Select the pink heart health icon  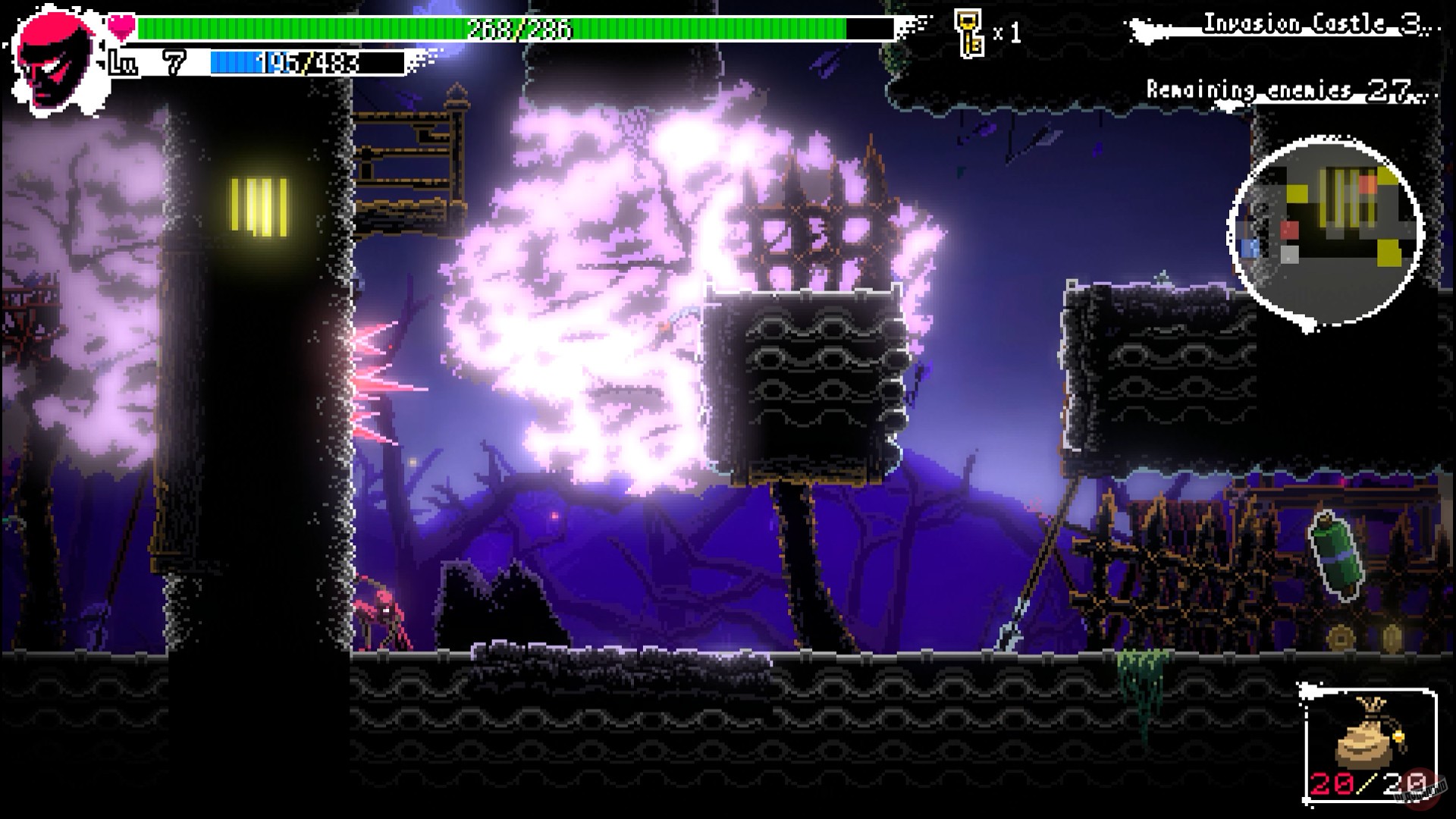click(x=121, y=24)
